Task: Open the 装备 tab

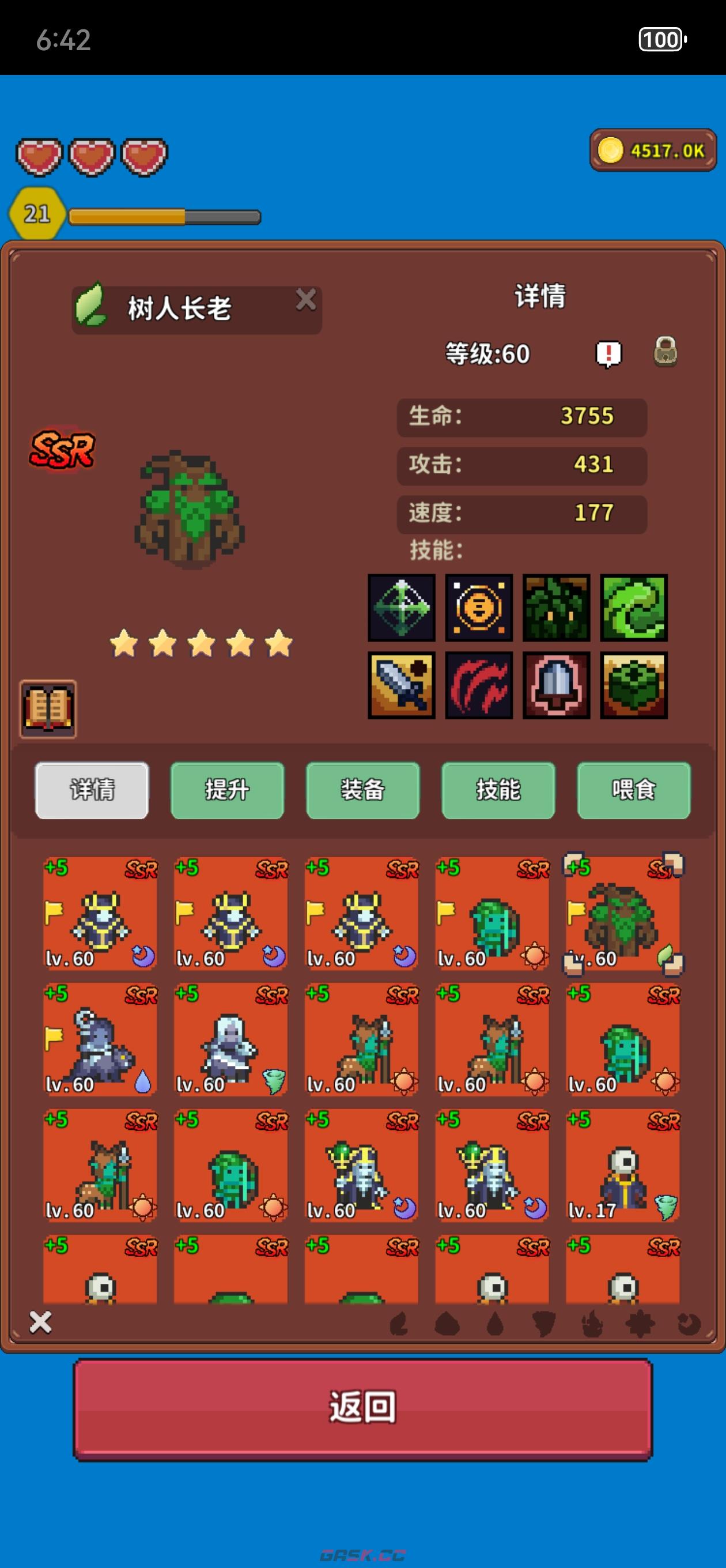Action: tap(362, 790)
